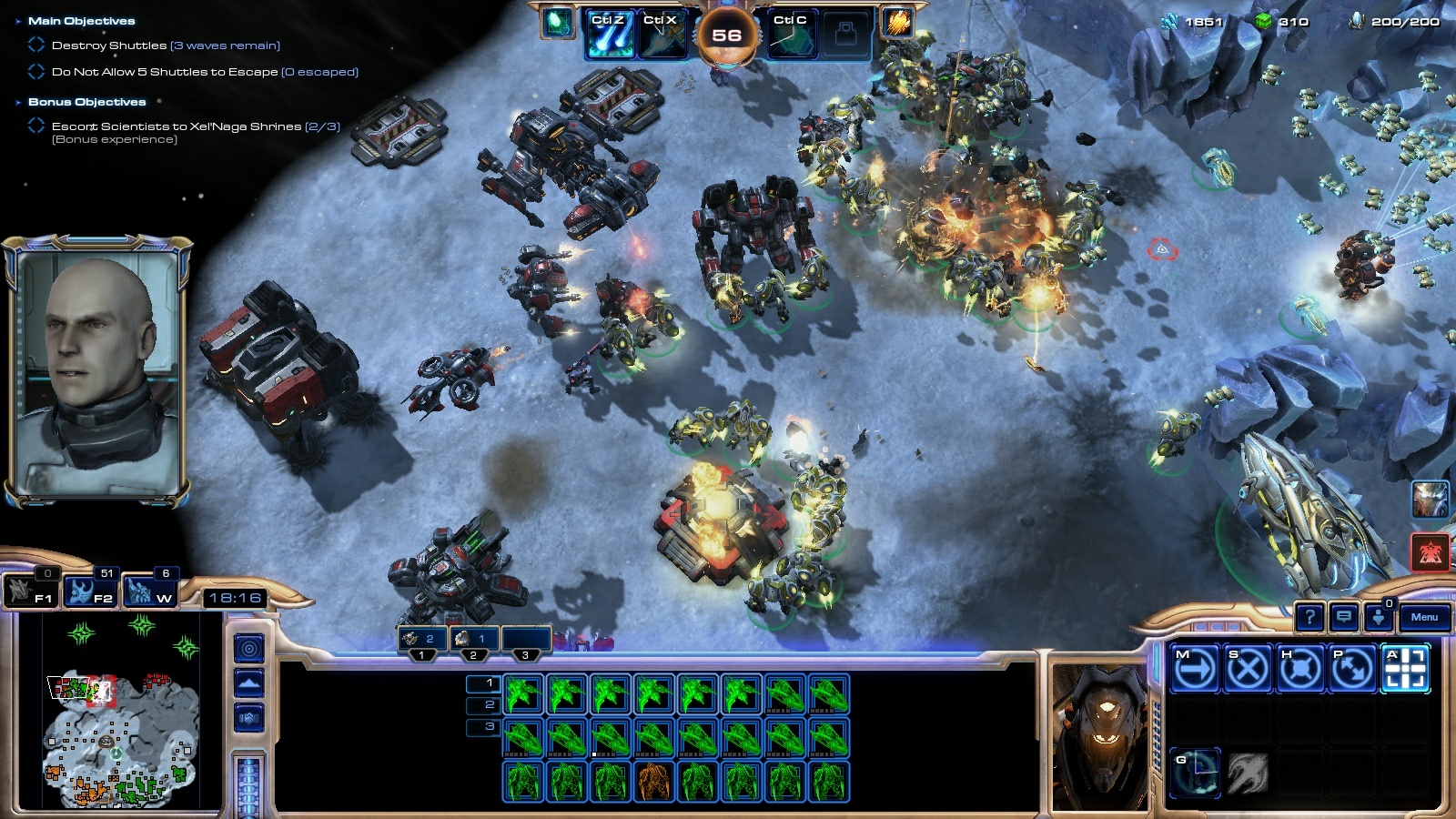Open the help question mark button

pos(1309,617)
